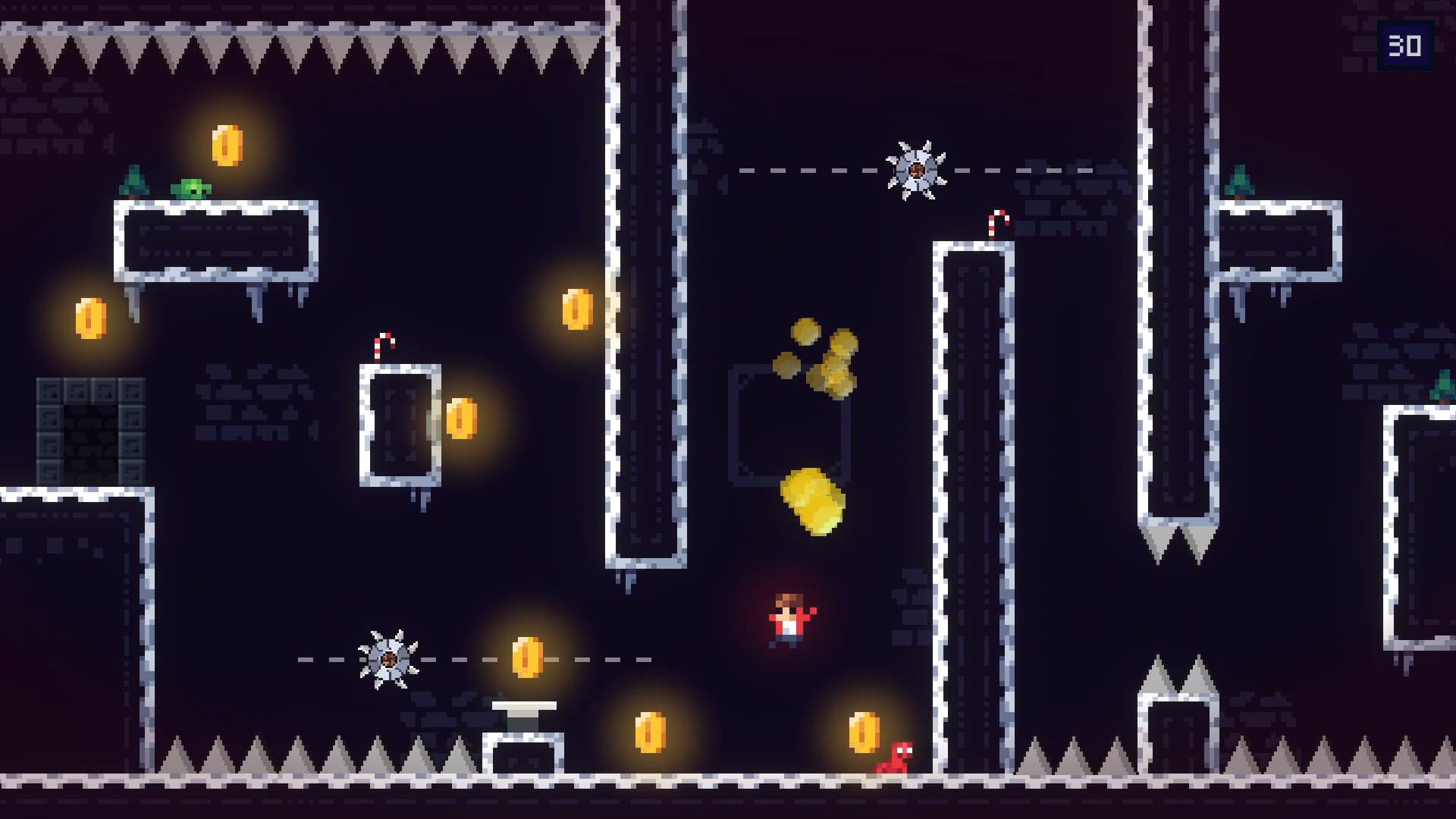Click the green slime enemy on the snowy platform

point(192,188)
